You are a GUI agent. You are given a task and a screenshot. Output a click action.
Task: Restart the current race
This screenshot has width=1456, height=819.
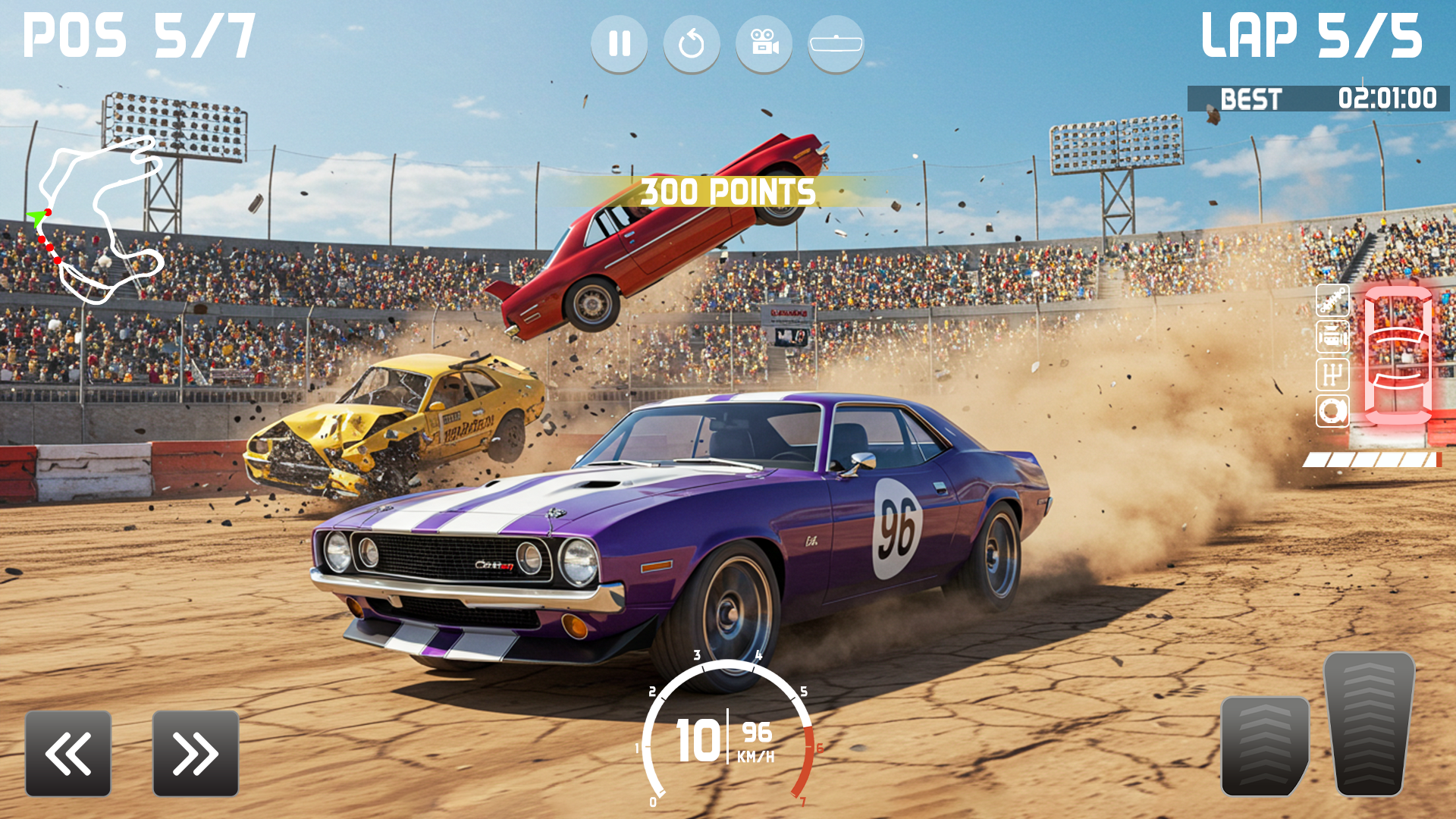pos(692,43)
